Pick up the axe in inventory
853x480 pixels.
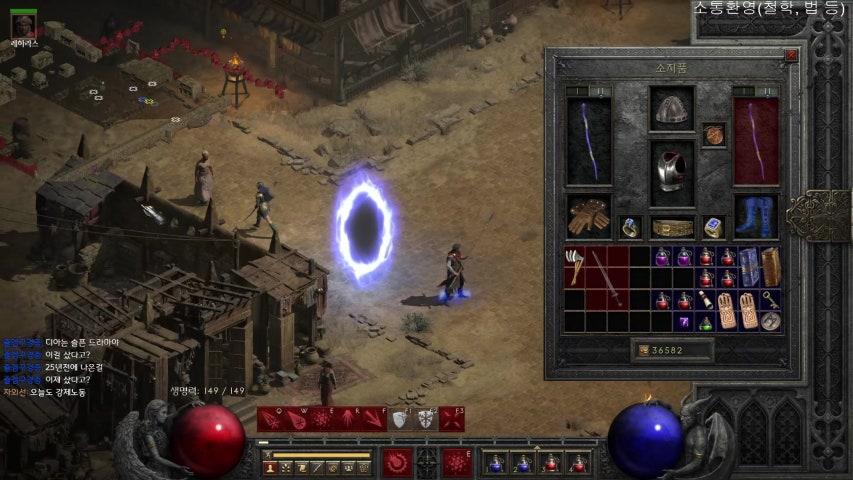tap(574, 265)
